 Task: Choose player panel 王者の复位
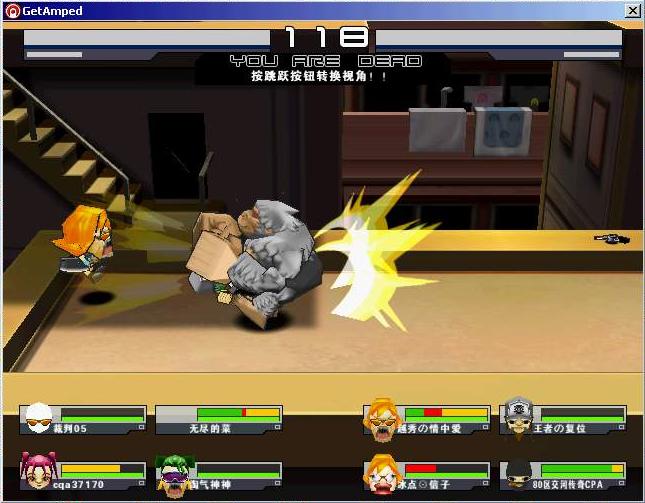[564, 419]
